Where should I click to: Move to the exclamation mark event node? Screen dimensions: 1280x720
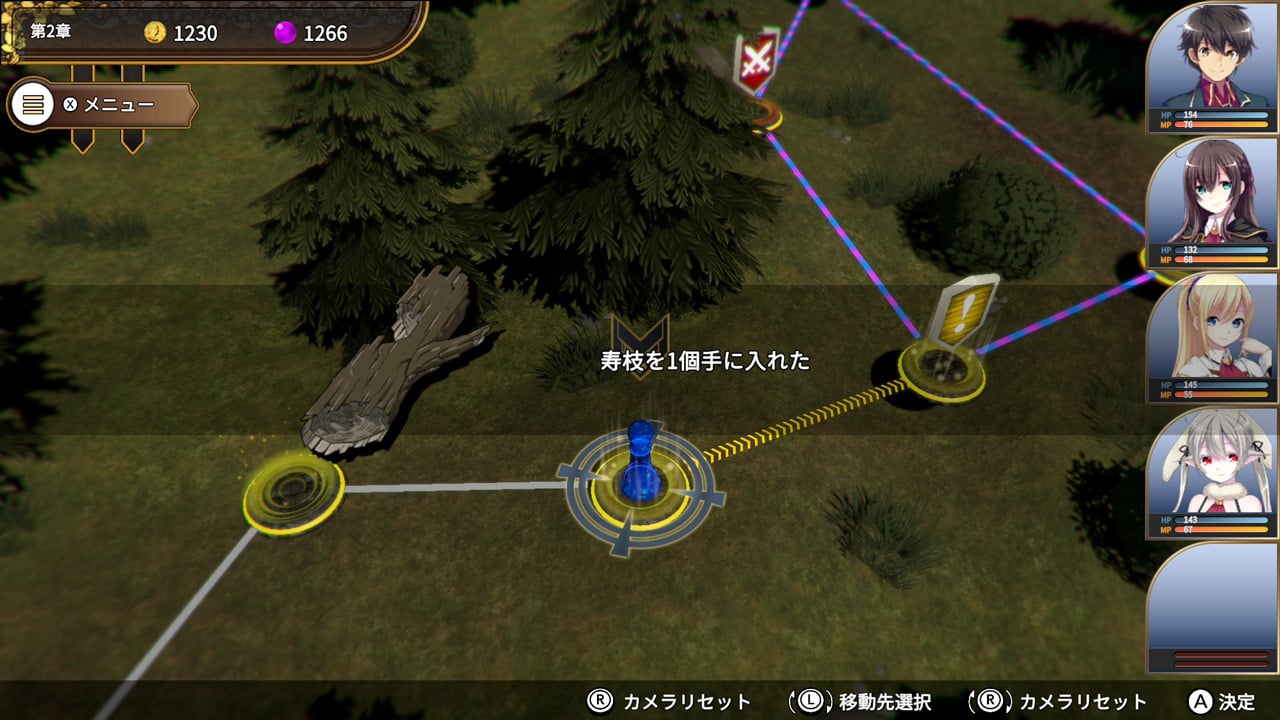pyautogui.click(x=941, y=368)
